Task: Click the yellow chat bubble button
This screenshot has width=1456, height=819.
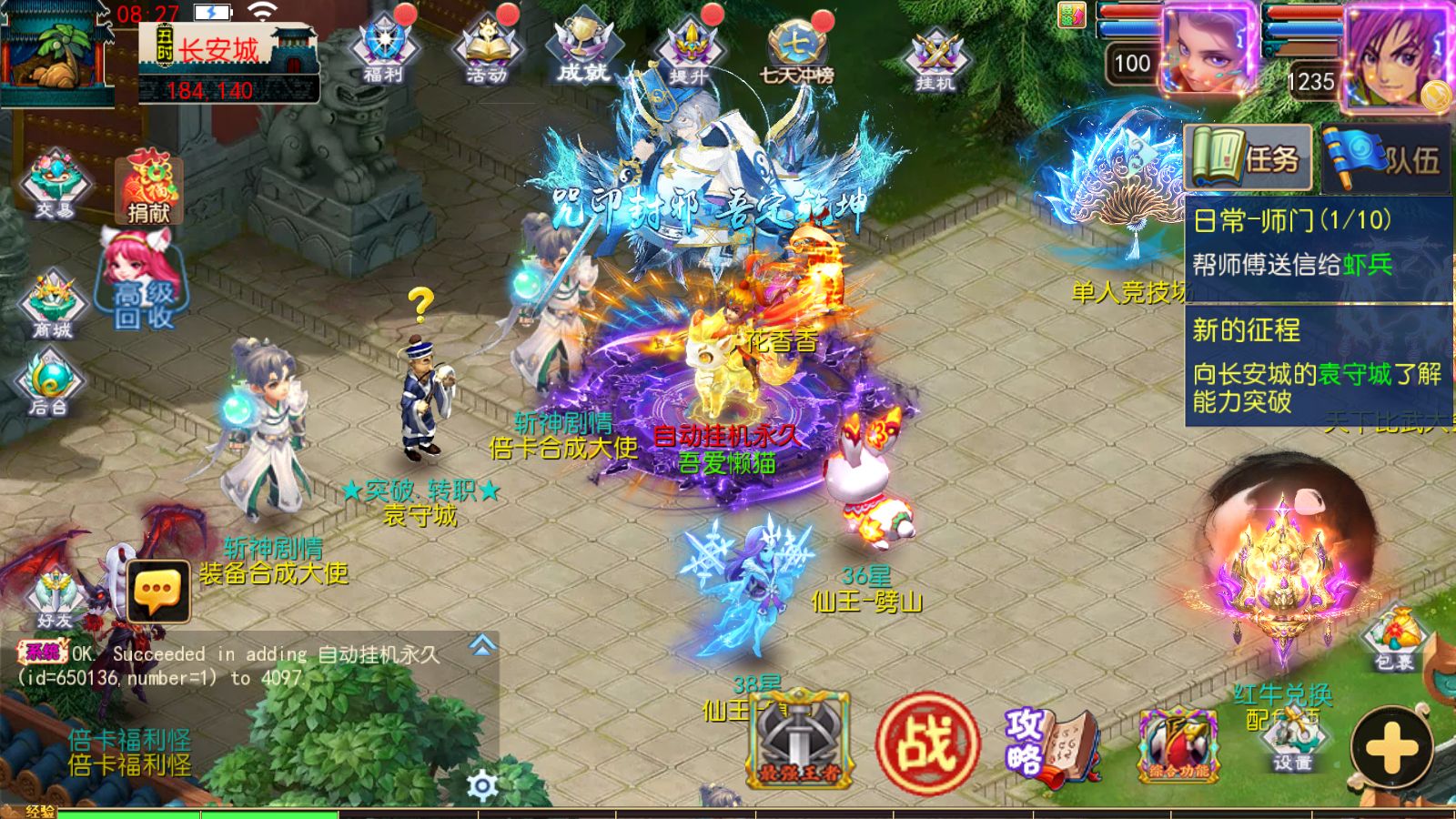Action: point(158,591)
